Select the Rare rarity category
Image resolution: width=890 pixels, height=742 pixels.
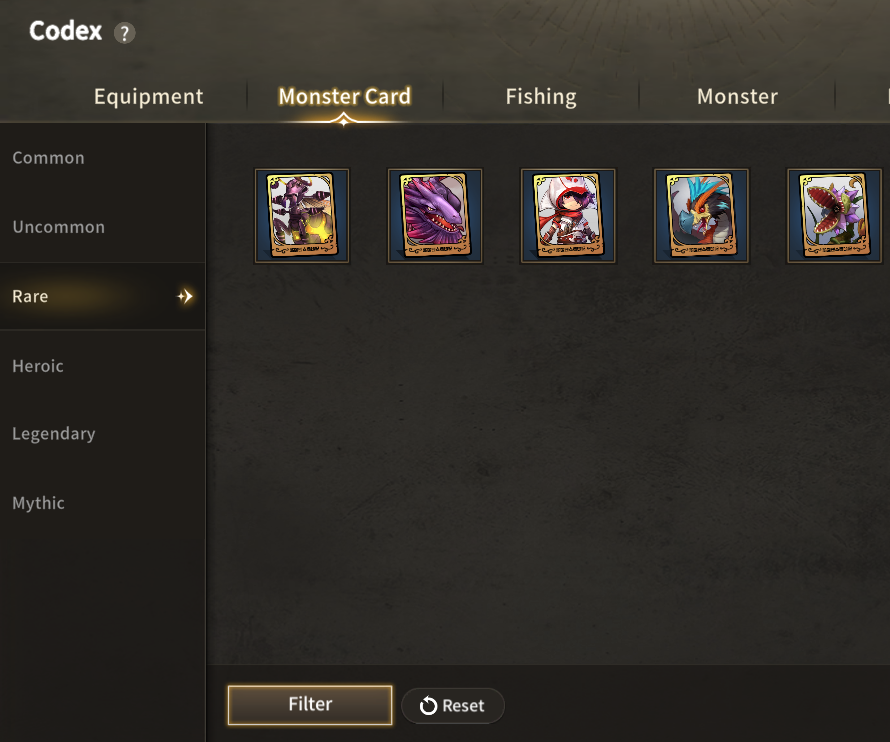[30, 296]
